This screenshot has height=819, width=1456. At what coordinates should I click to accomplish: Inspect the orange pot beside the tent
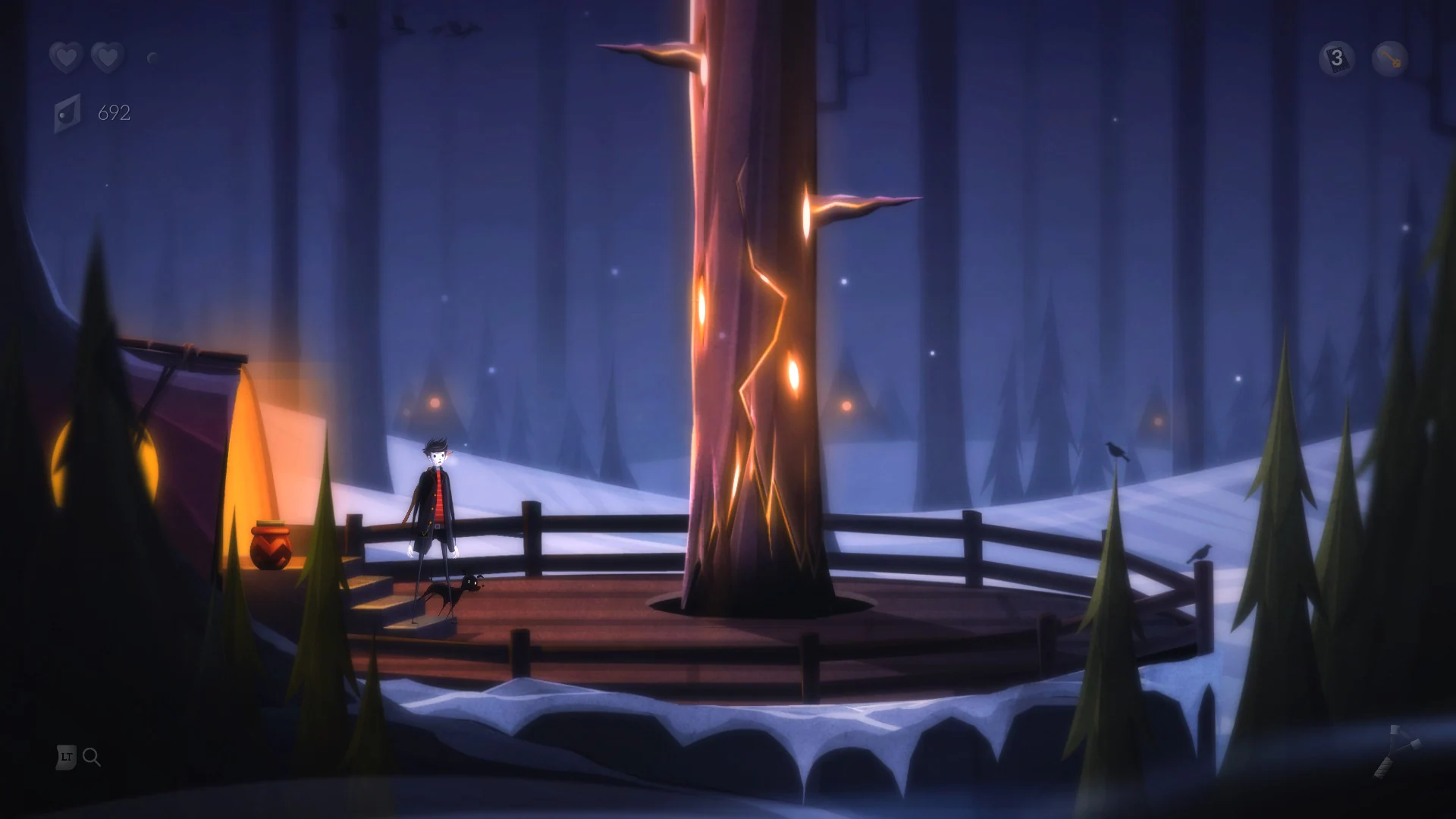tap(271, 550)
